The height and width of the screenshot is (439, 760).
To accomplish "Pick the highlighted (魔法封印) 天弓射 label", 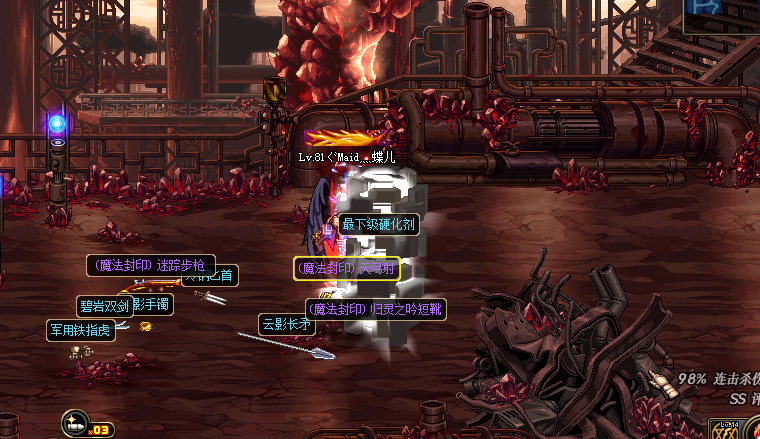I will pos(346,268).
